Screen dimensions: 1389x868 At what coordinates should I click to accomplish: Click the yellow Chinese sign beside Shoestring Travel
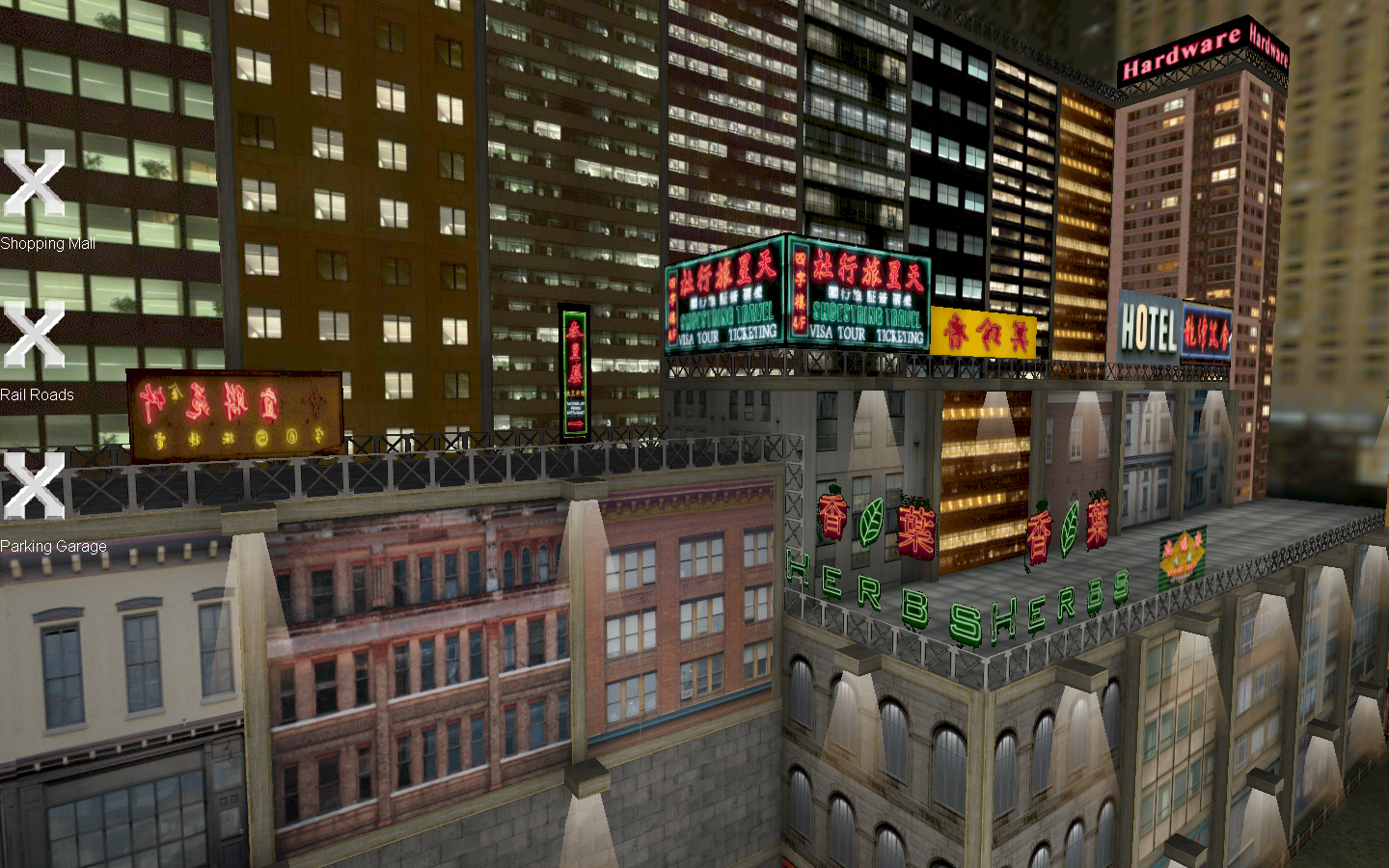pyautogui.click(x=983, y=330)
